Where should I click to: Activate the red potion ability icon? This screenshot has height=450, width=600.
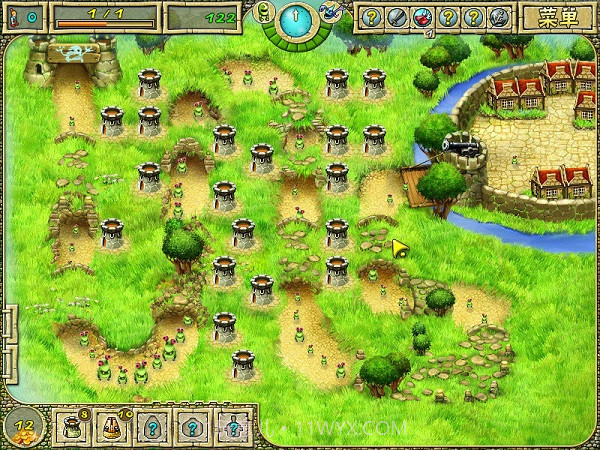[422, 17]
